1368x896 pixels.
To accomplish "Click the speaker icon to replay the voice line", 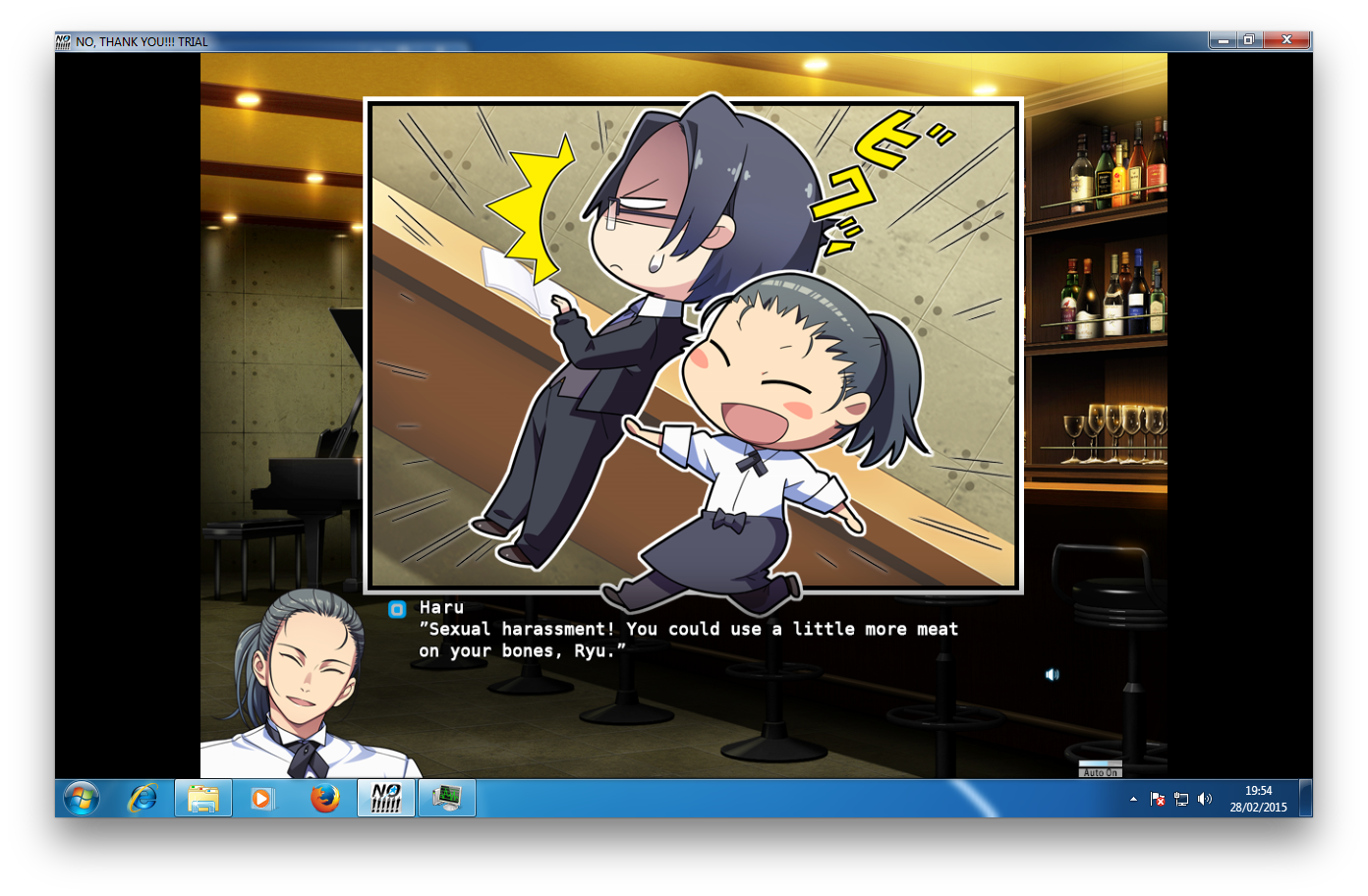I will (1052, 674).
